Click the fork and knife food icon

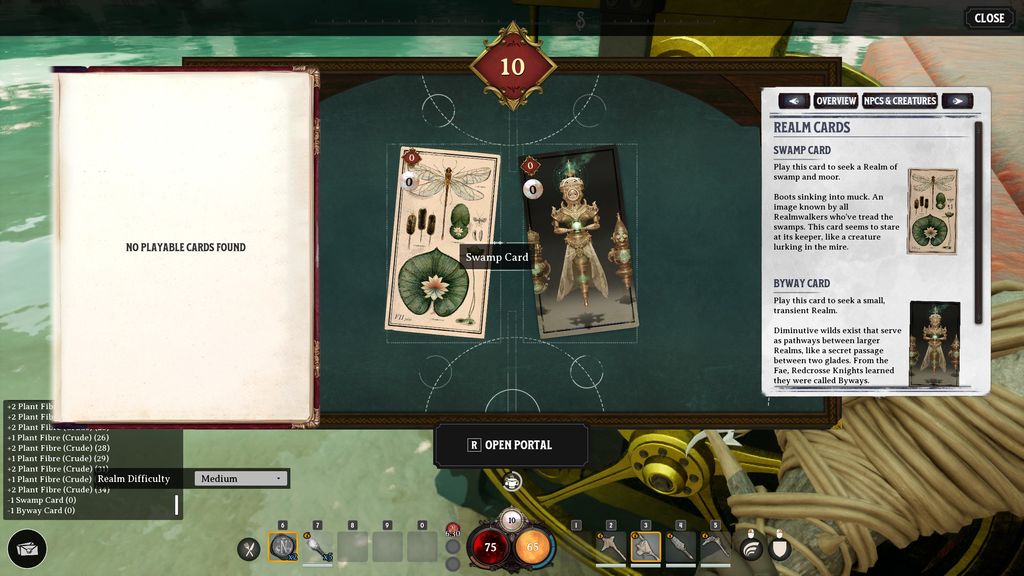click(x=249, y=548)
